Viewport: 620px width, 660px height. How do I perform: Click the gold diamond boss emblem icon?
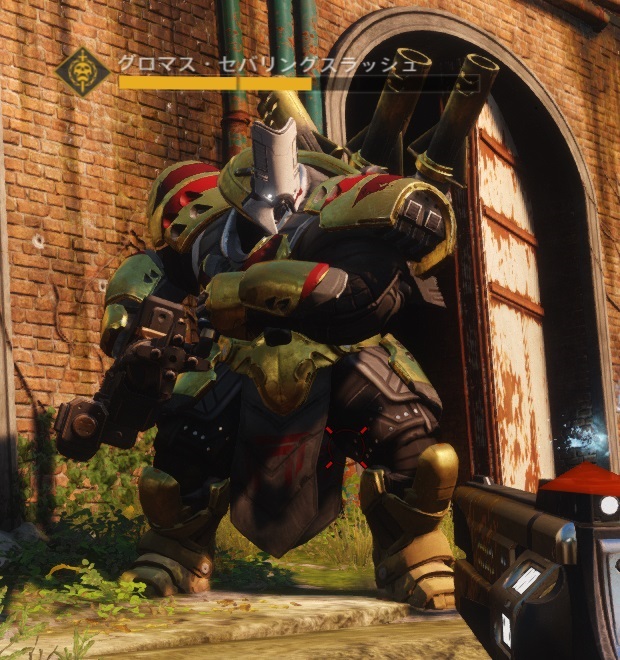83,71
